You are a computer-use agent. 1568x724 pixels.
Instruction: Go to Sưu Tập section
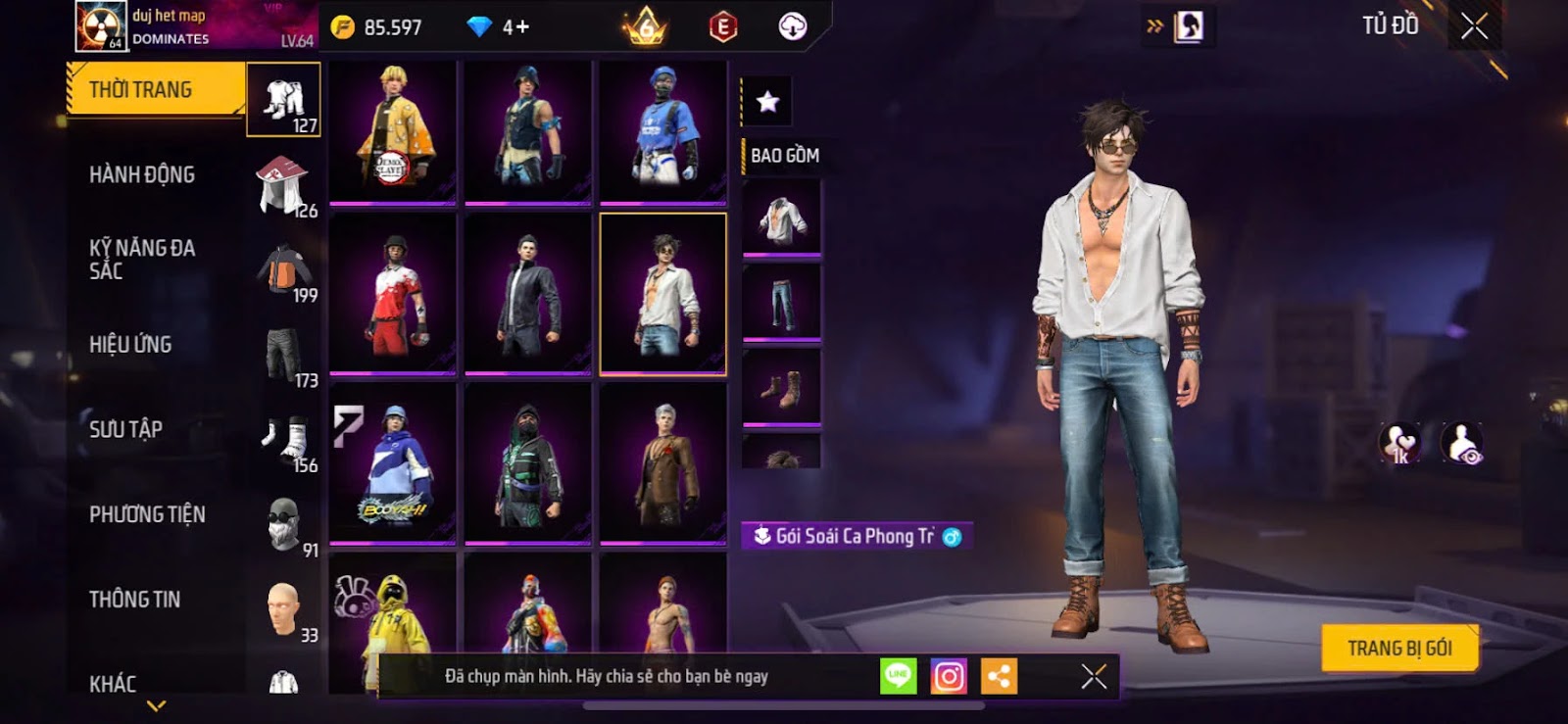[125, 429]
